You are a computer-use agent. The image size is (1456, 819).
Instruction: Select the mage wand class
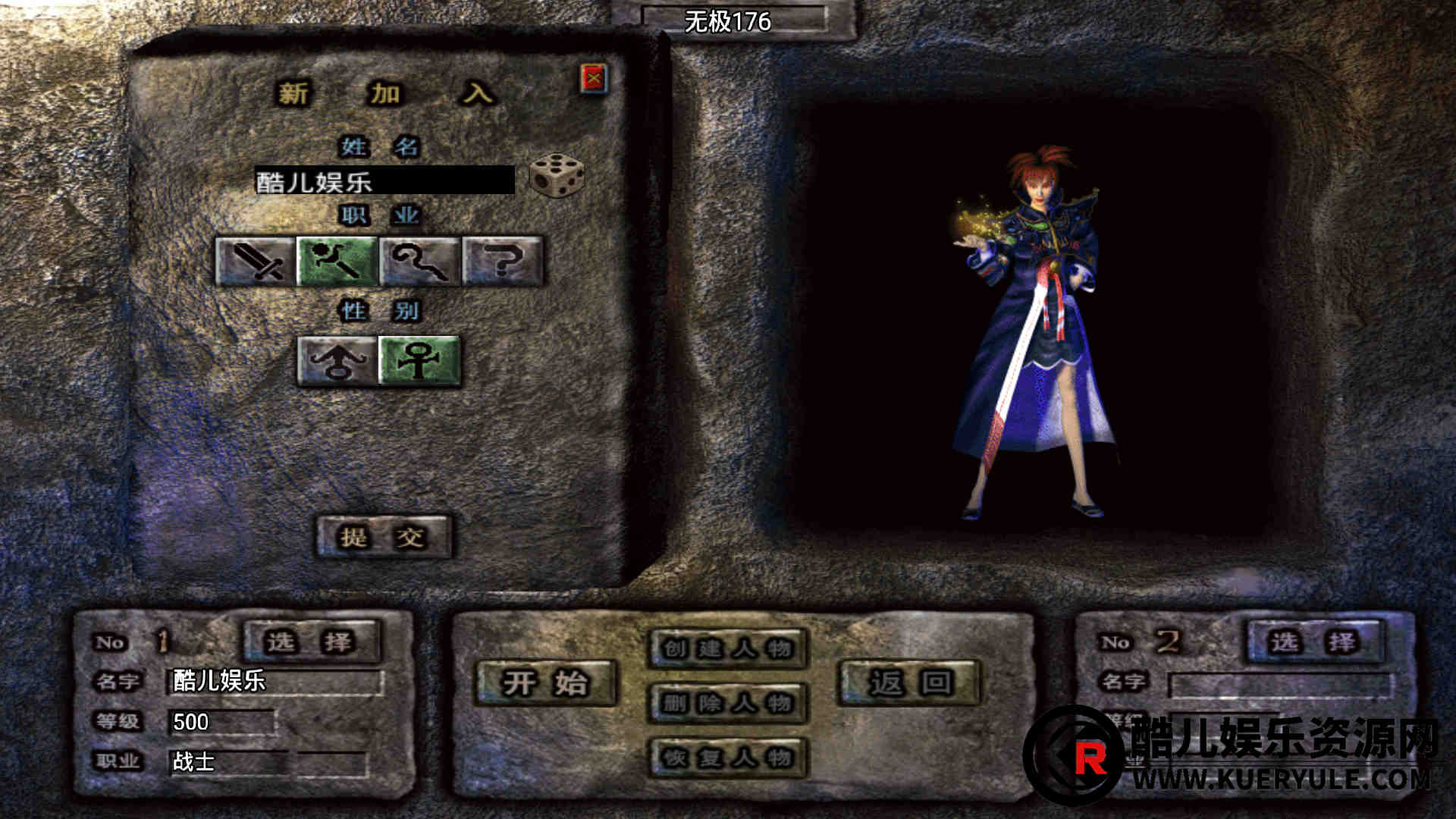click(337, 262)
